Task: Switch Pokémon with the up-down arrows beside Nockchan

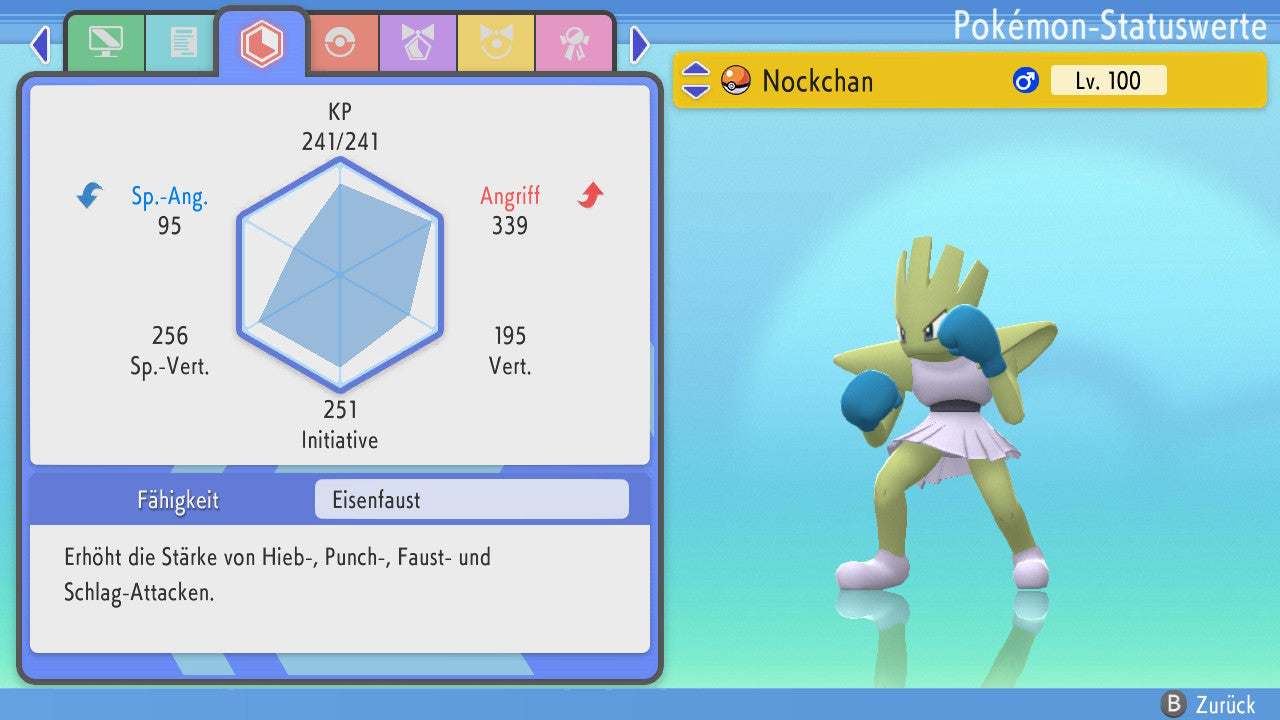Action: [x=696, y=80]
